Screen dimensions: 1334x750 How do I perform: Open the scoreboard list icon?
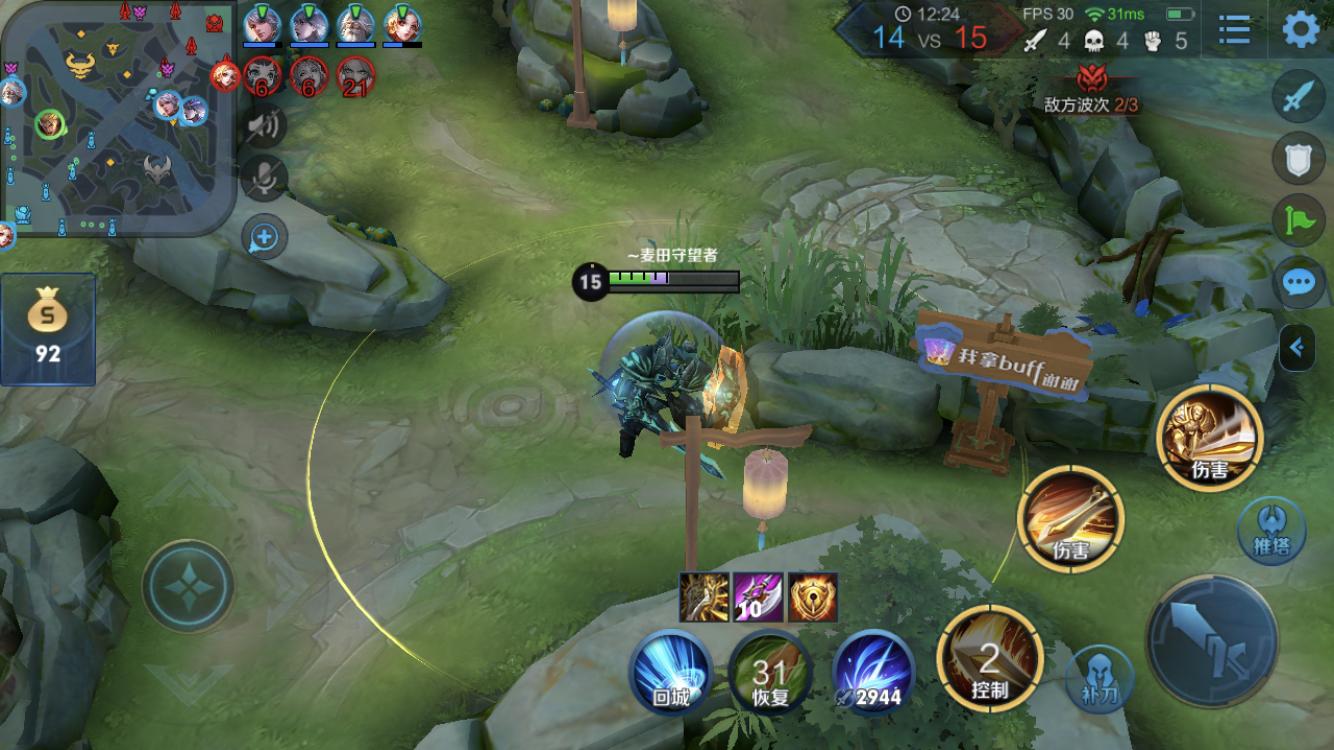(1235, 30)
